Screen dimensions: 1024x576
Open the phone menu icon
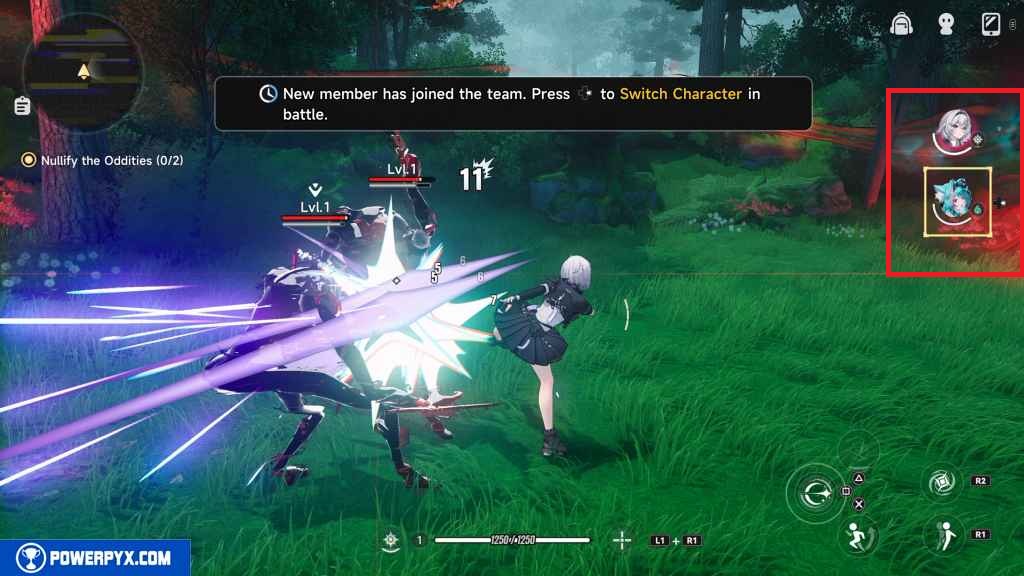coord(991,24)
